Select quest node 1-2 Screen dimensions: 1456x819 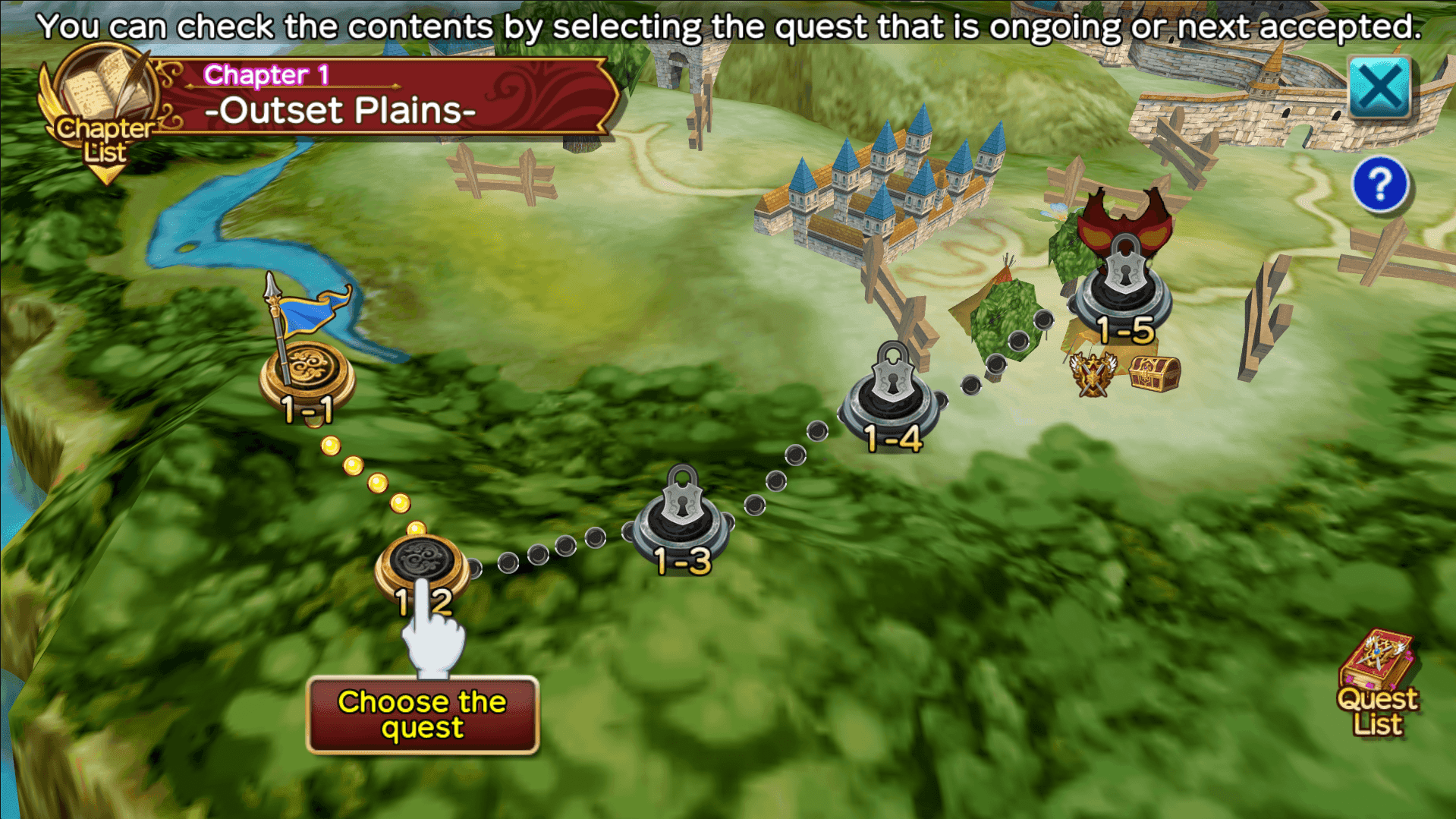click(x=421, y=565)
